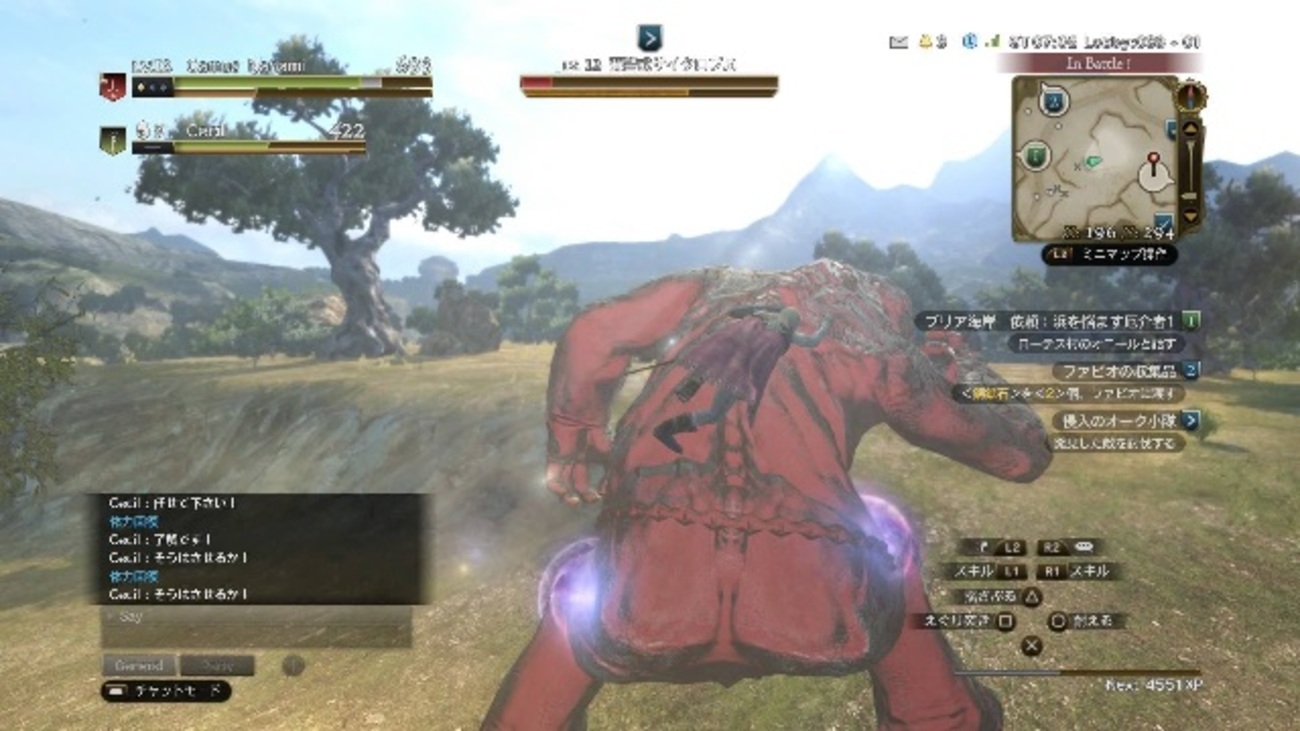Select the red pin marker on minimap
This screenshot has width=1300, height=731.
click(1152, 160)
